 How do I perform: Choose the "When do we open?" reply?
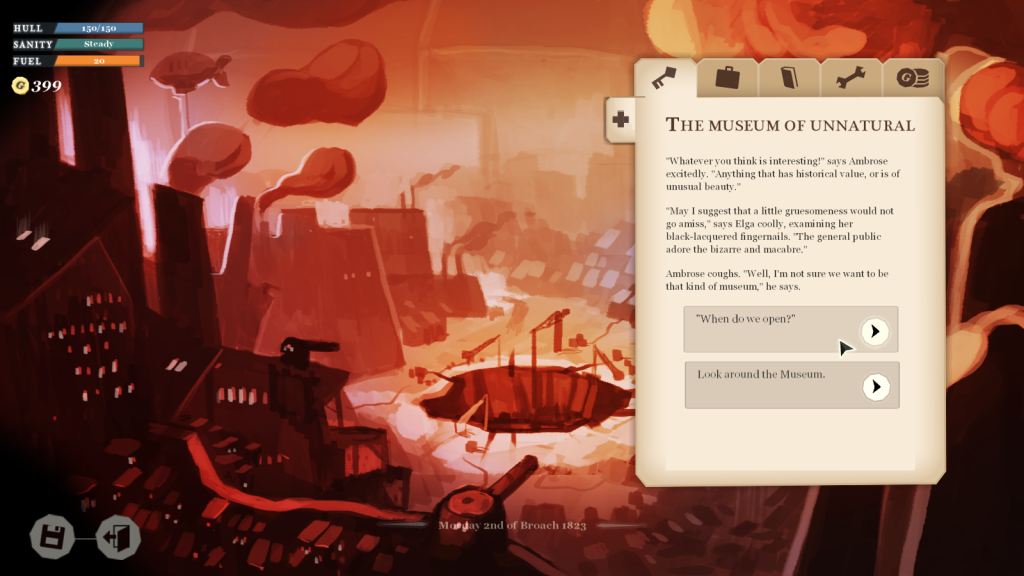tap(875, 331)
